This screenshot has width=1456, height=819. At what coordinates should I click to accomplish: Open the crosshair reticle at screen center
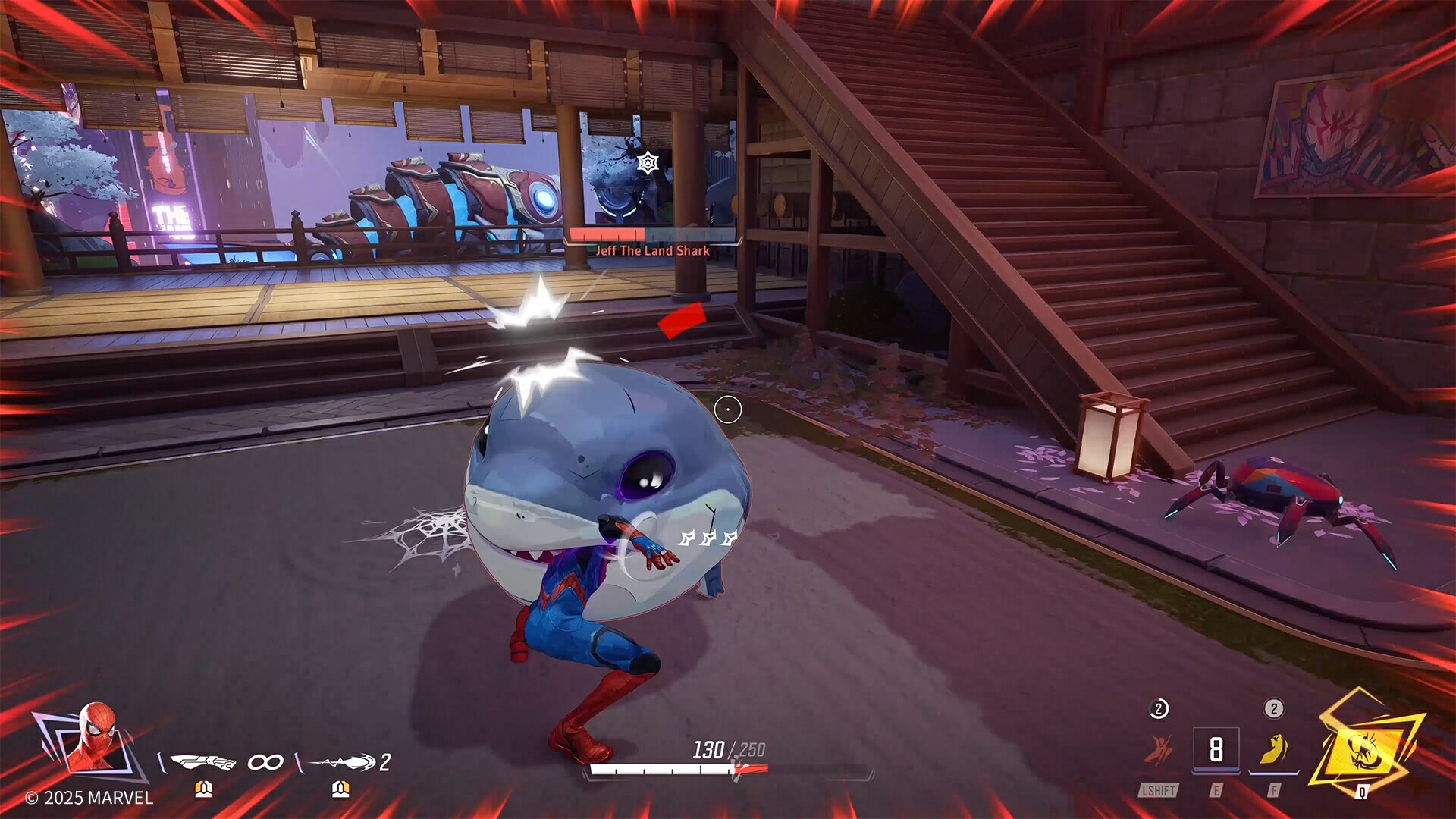click(727, 408)
